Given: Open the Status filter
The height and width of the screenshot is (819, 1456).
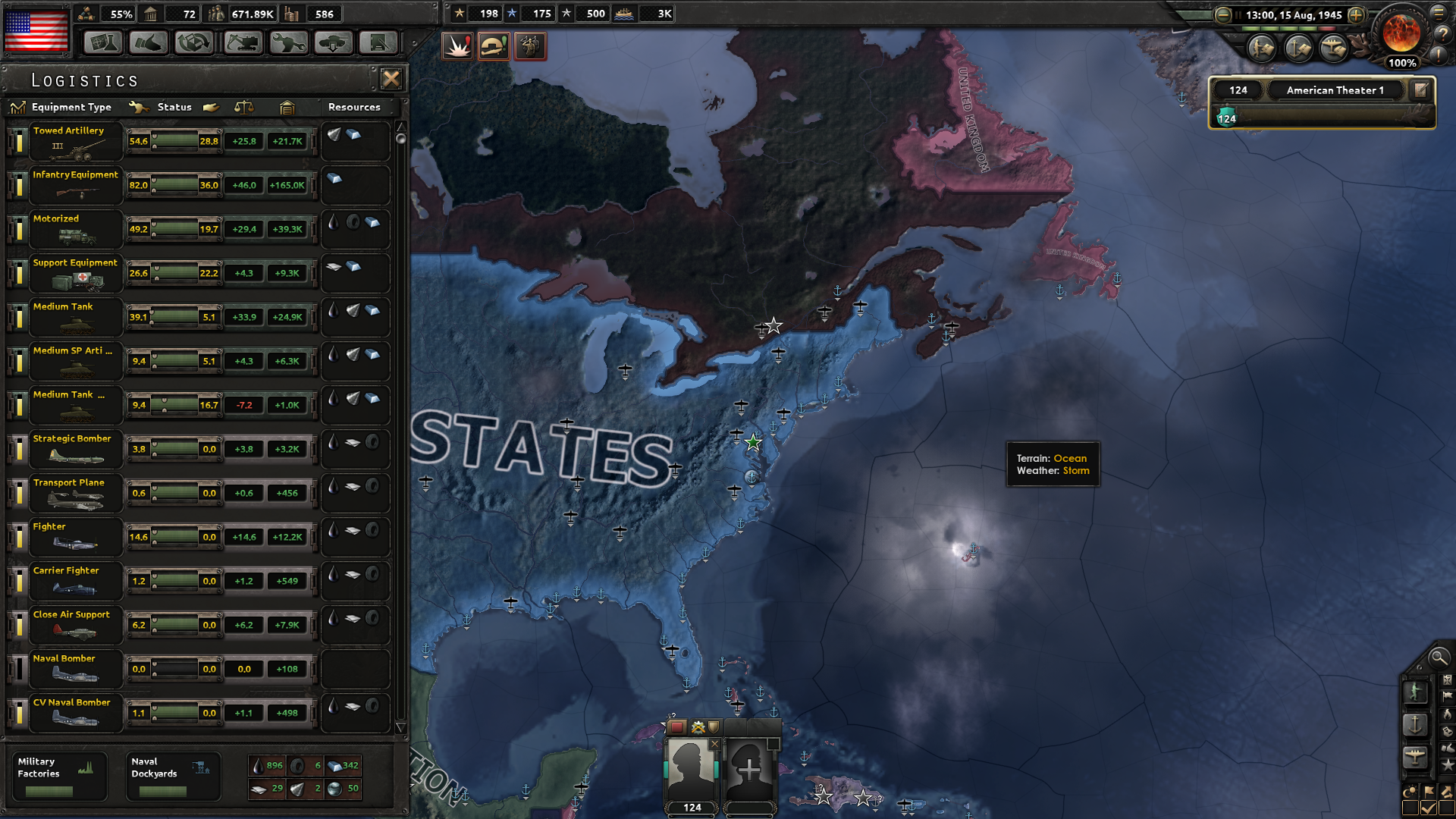Looking at the screenshot, I should (174, 107).
